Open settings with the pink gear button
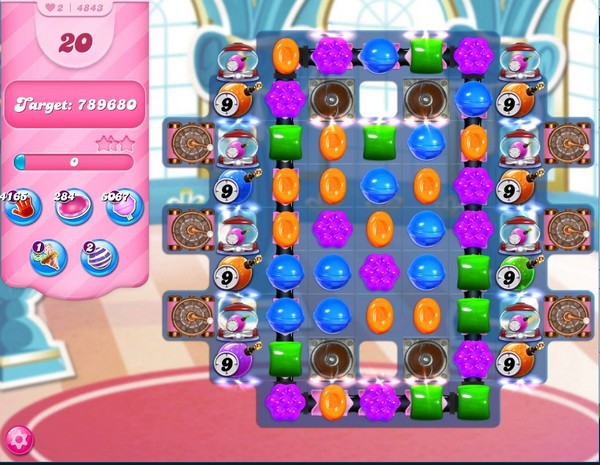 point(18,439)
